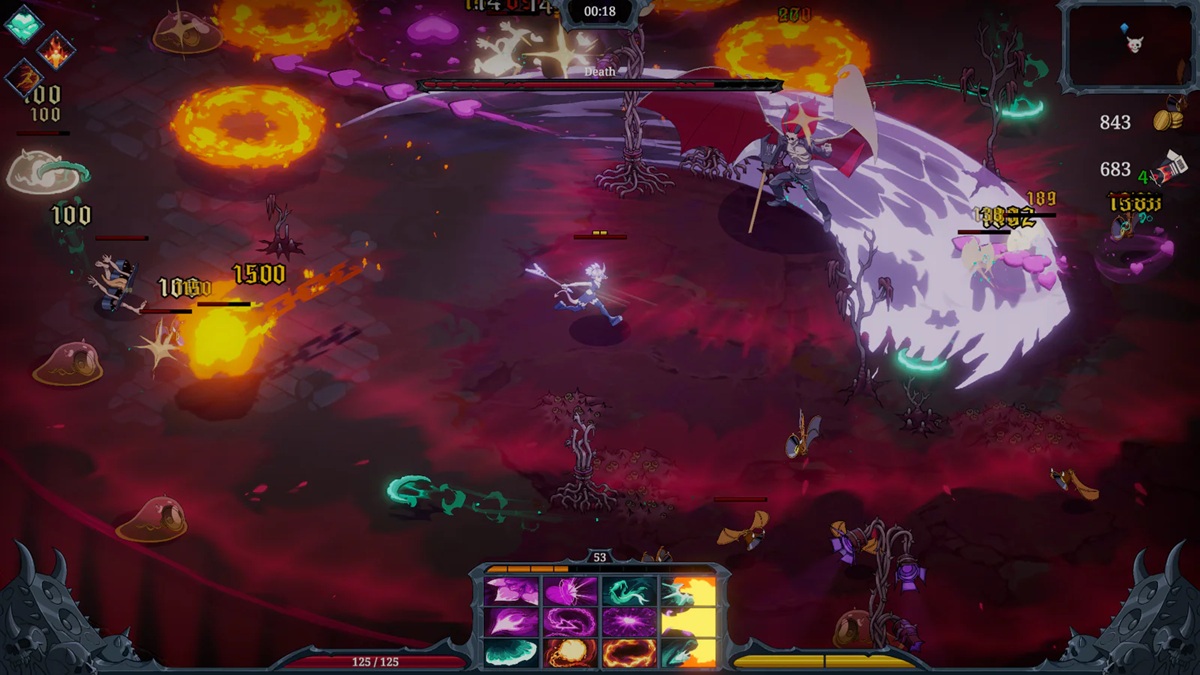Select the pink flame arrow spell
Image resolution: width=1200 pixels, height=675 pixels.
(511, 622)
